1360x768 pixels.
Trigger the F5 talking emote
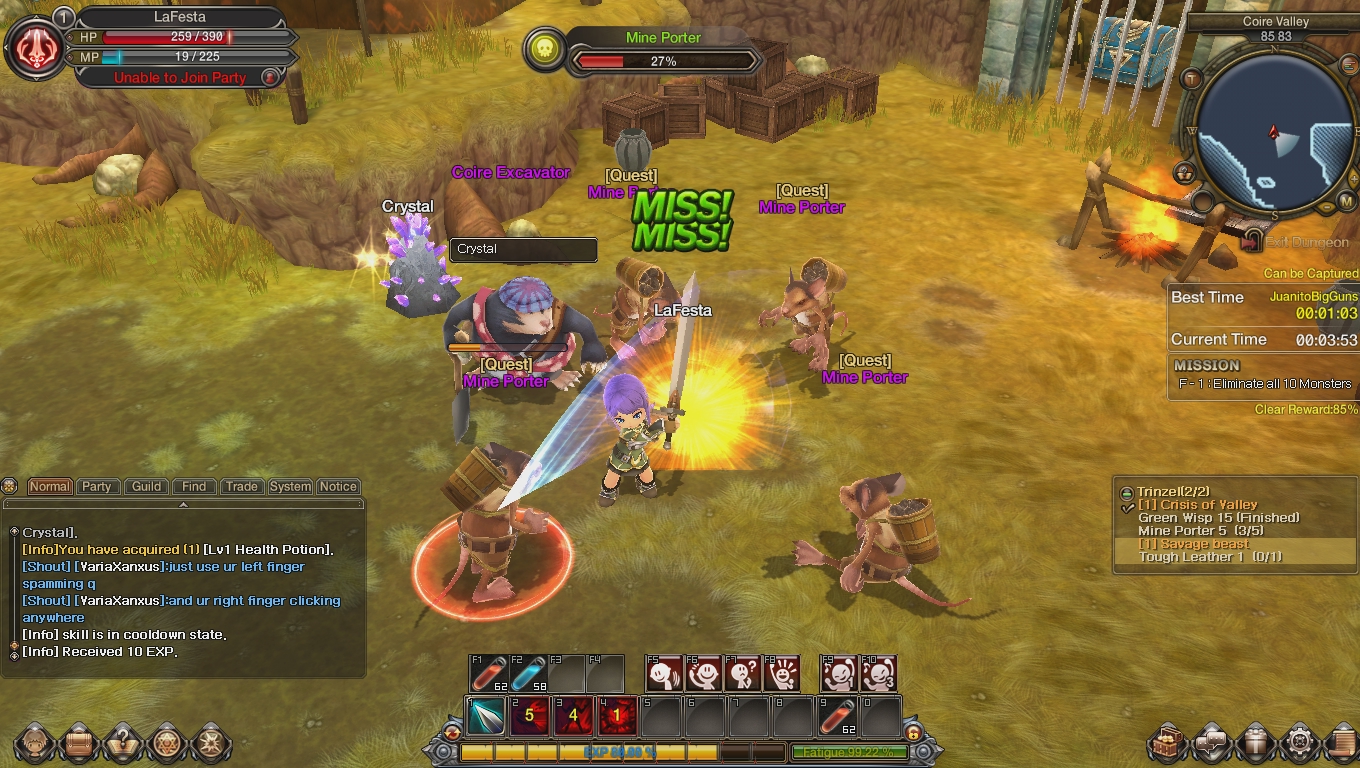pos(664,674)
